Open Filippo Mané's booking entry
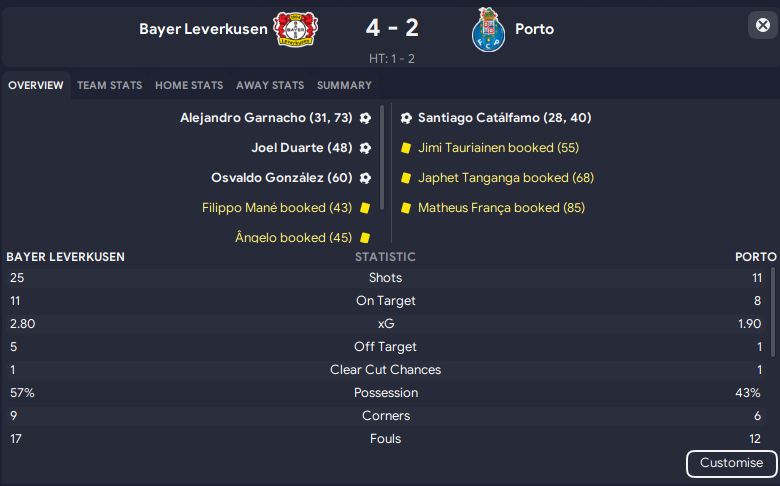The width and height of the screenshot is (780, 486). [277, 208]
